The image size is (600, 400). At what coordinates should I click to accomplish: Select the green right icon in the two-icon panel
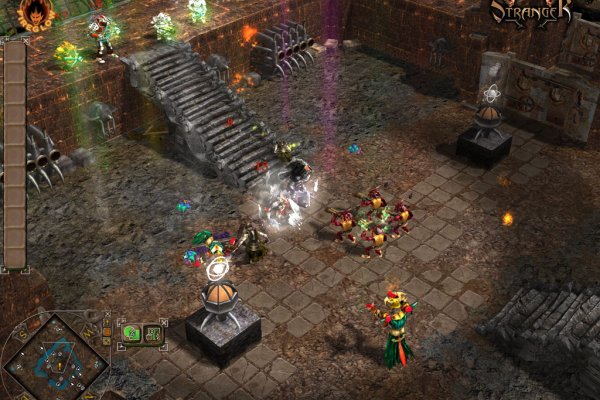(x=153, y=333)
